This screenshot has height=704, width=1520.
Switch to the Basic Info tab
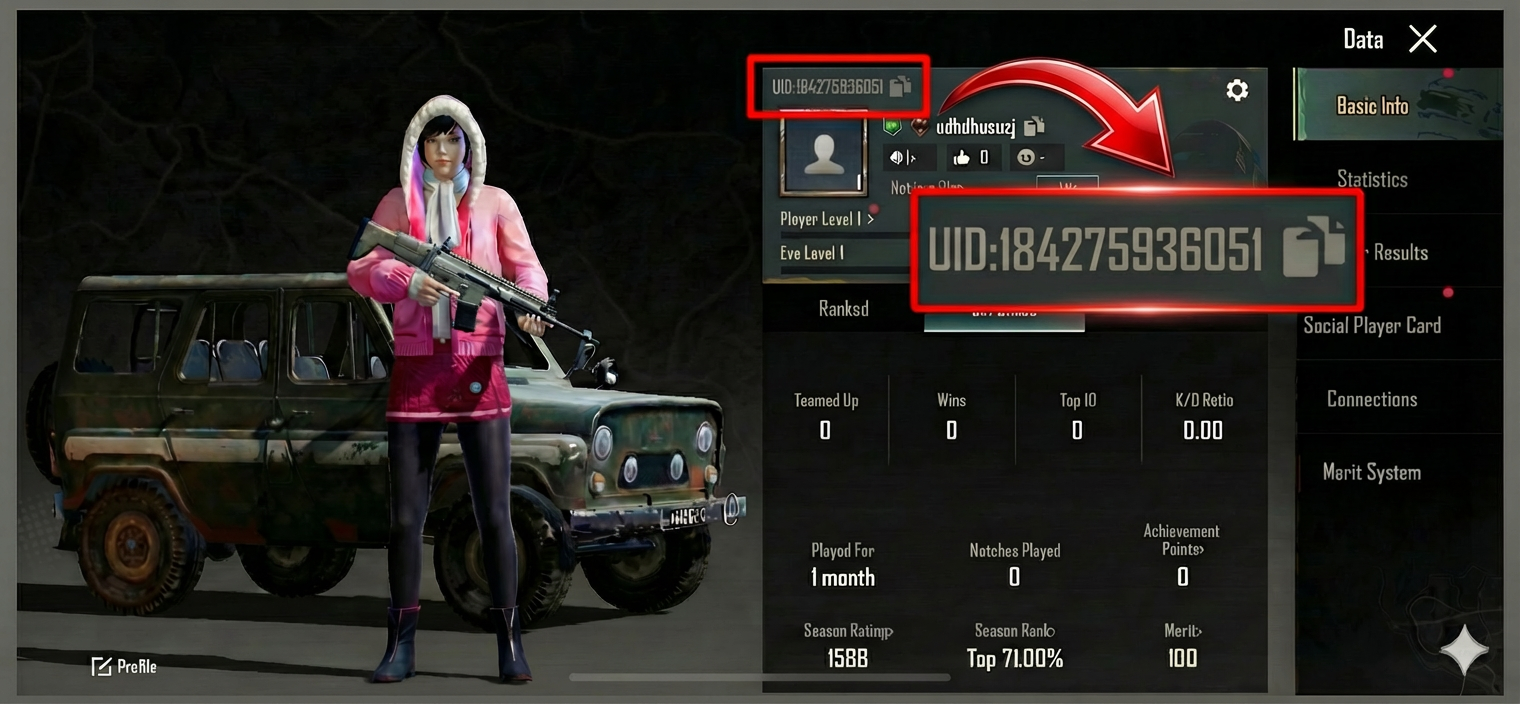1372,106
